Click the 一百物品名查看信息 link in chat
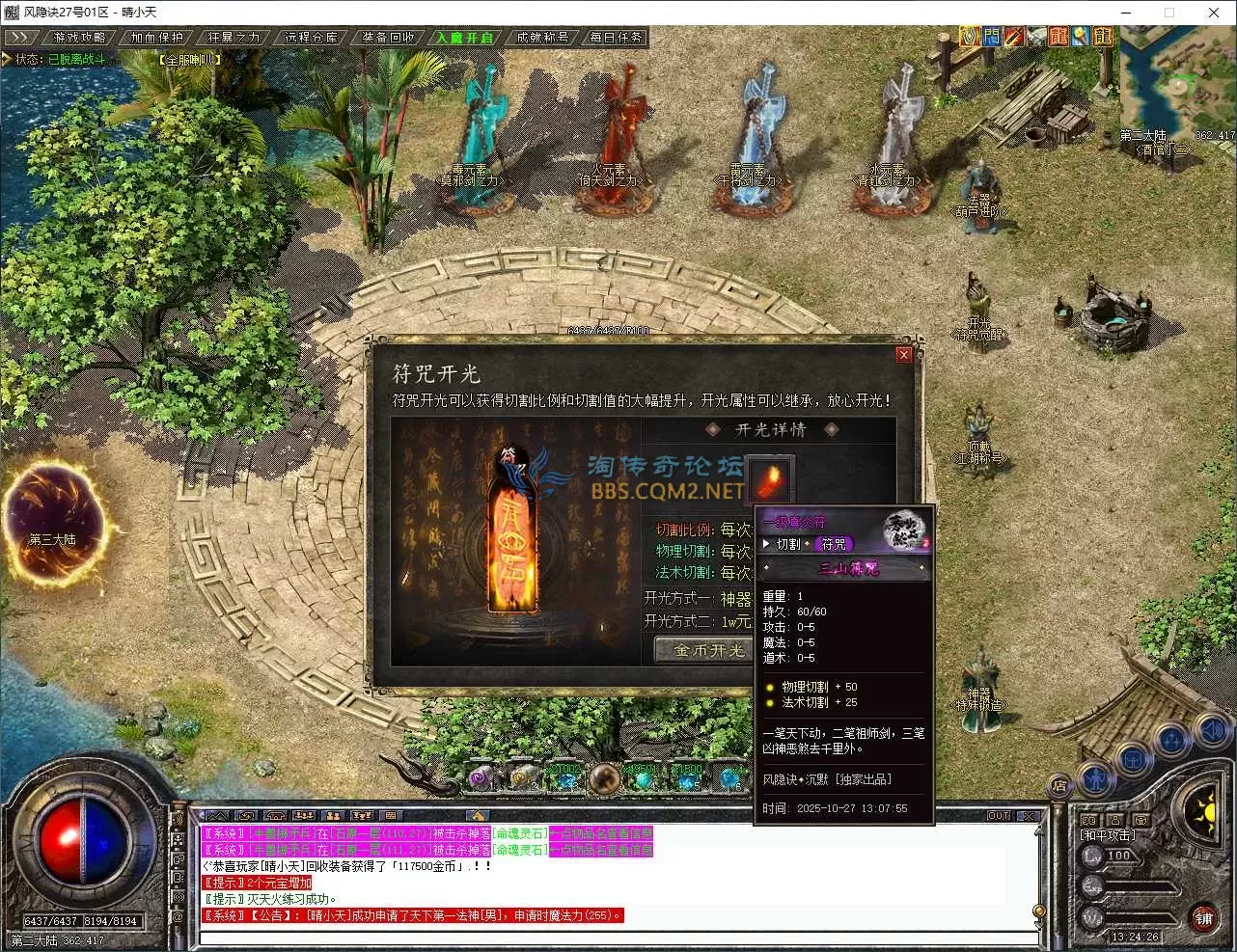The width and height of the screenshot is (1237, 952). [x=600, y=833]
